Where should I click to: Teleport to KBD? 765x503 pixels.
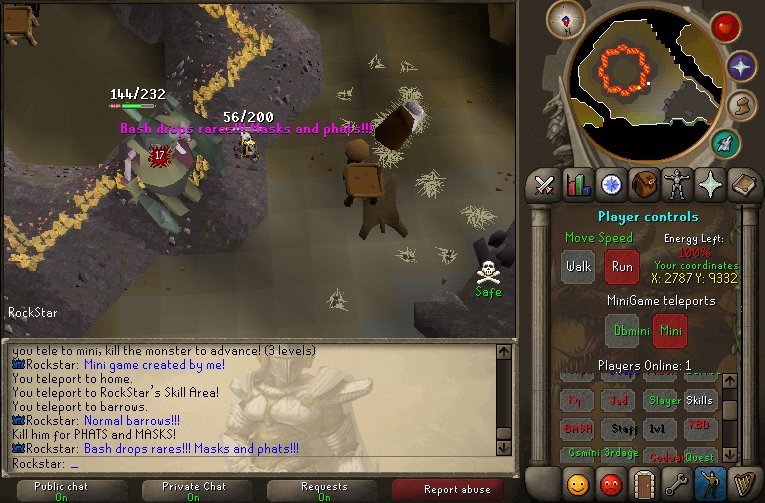pos(700,428)
